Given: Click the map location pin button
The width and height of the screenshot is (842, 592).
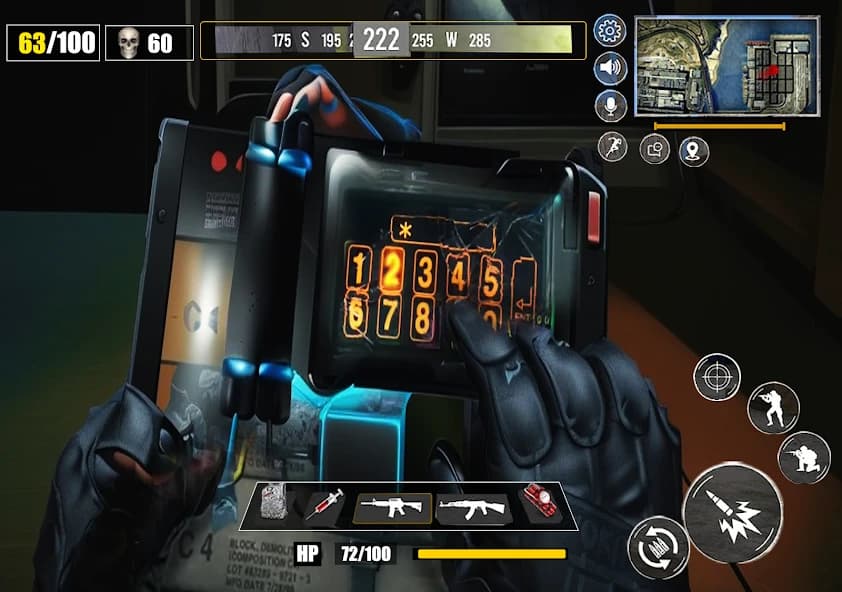Looking at the screenshot, I should (693, 151).
